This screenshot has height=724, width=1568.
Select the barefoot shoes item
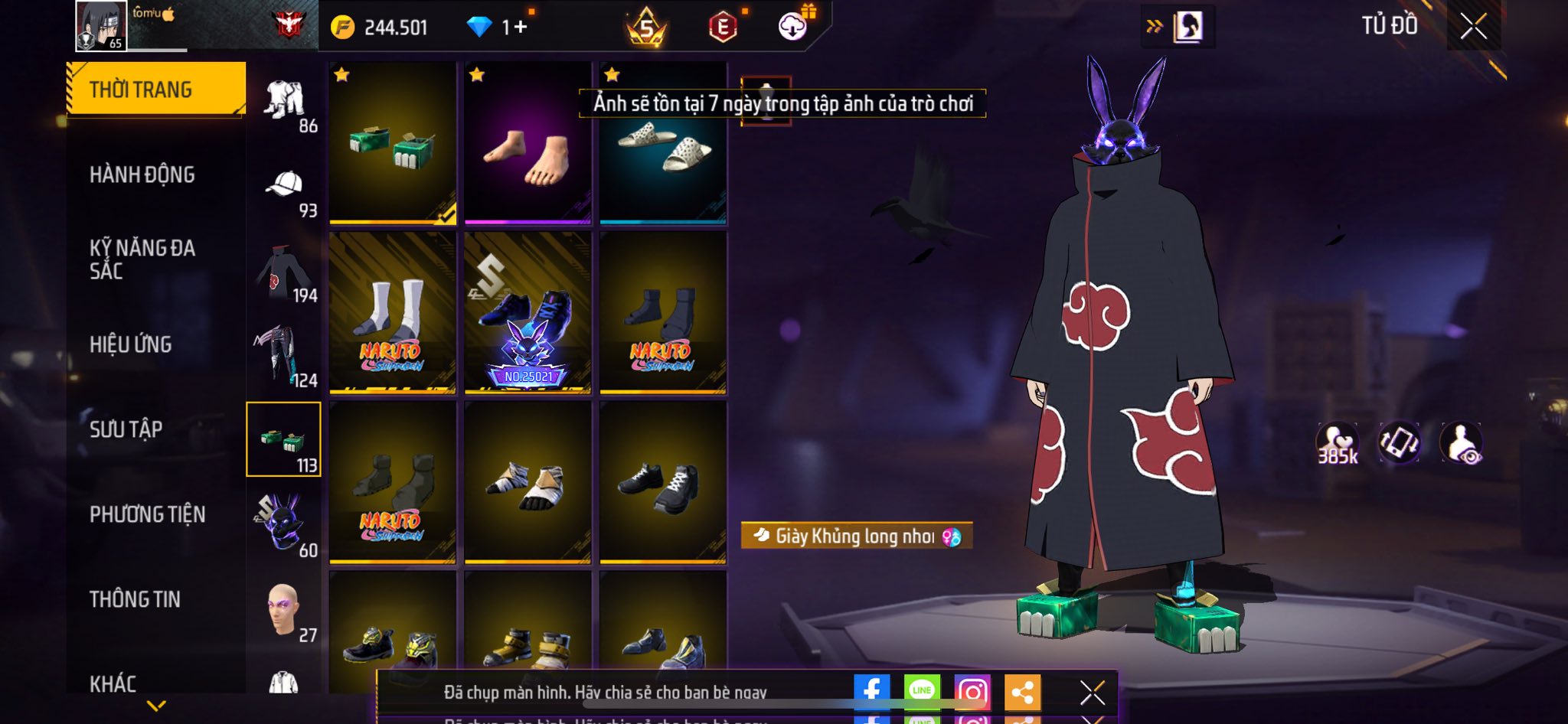(x=528, y=145)
